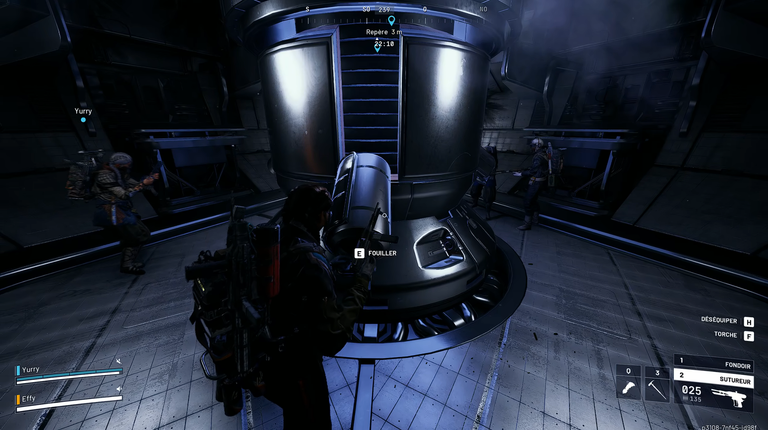
Task: Toggle Effy's voice speaker icon
Action: (118, 388)
